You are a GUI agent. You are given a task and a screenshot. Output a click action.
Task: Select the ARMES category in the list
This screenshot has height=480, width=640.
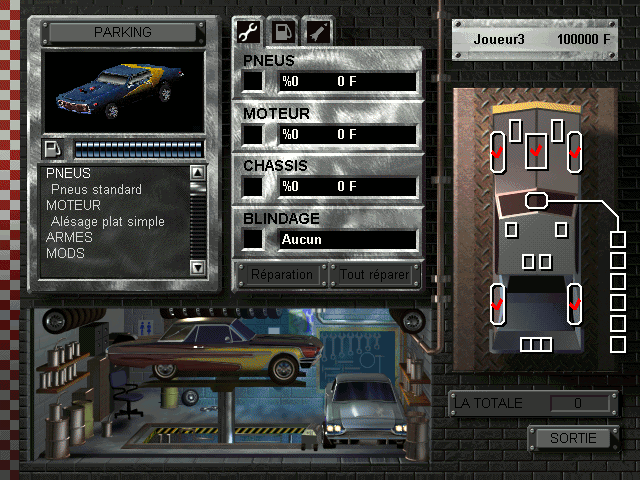(x=69, y=238)
